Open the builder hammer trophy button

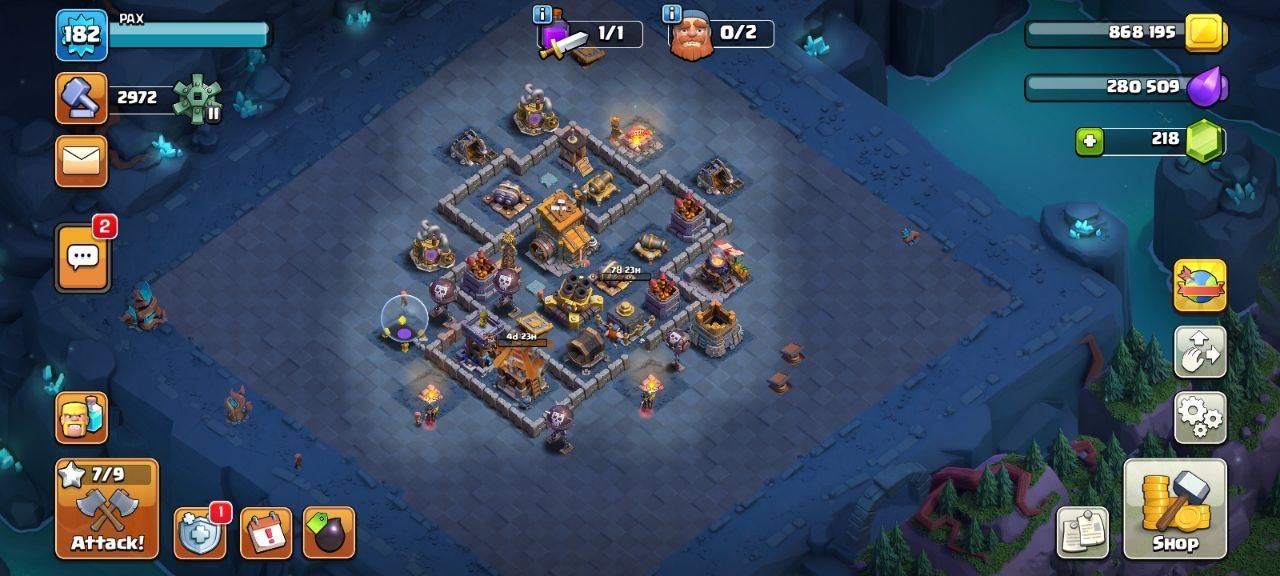81,98
